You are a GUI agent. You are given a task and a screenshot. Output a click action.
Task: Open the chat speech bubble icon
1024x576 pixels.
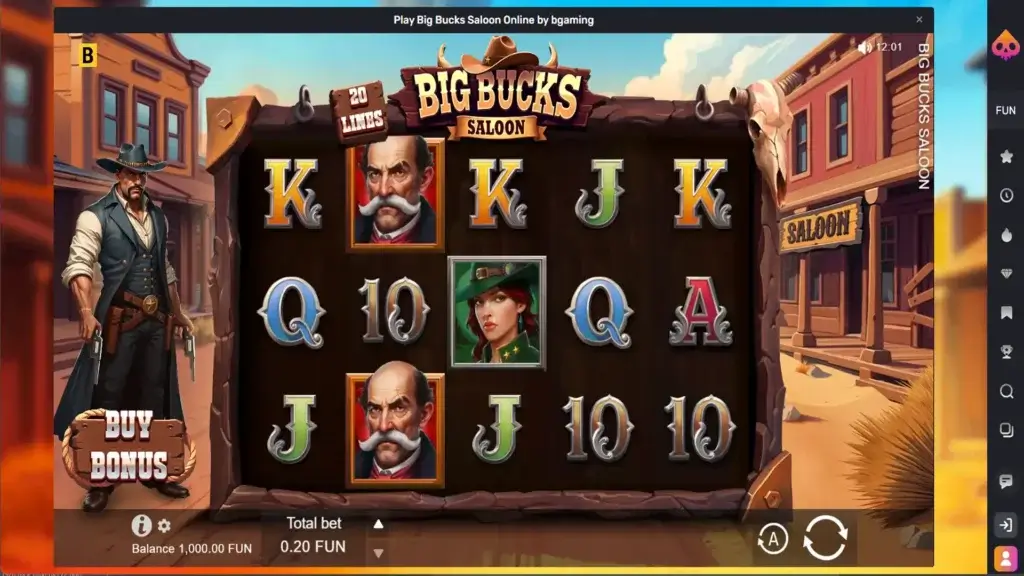click(x=1006, y=482)
